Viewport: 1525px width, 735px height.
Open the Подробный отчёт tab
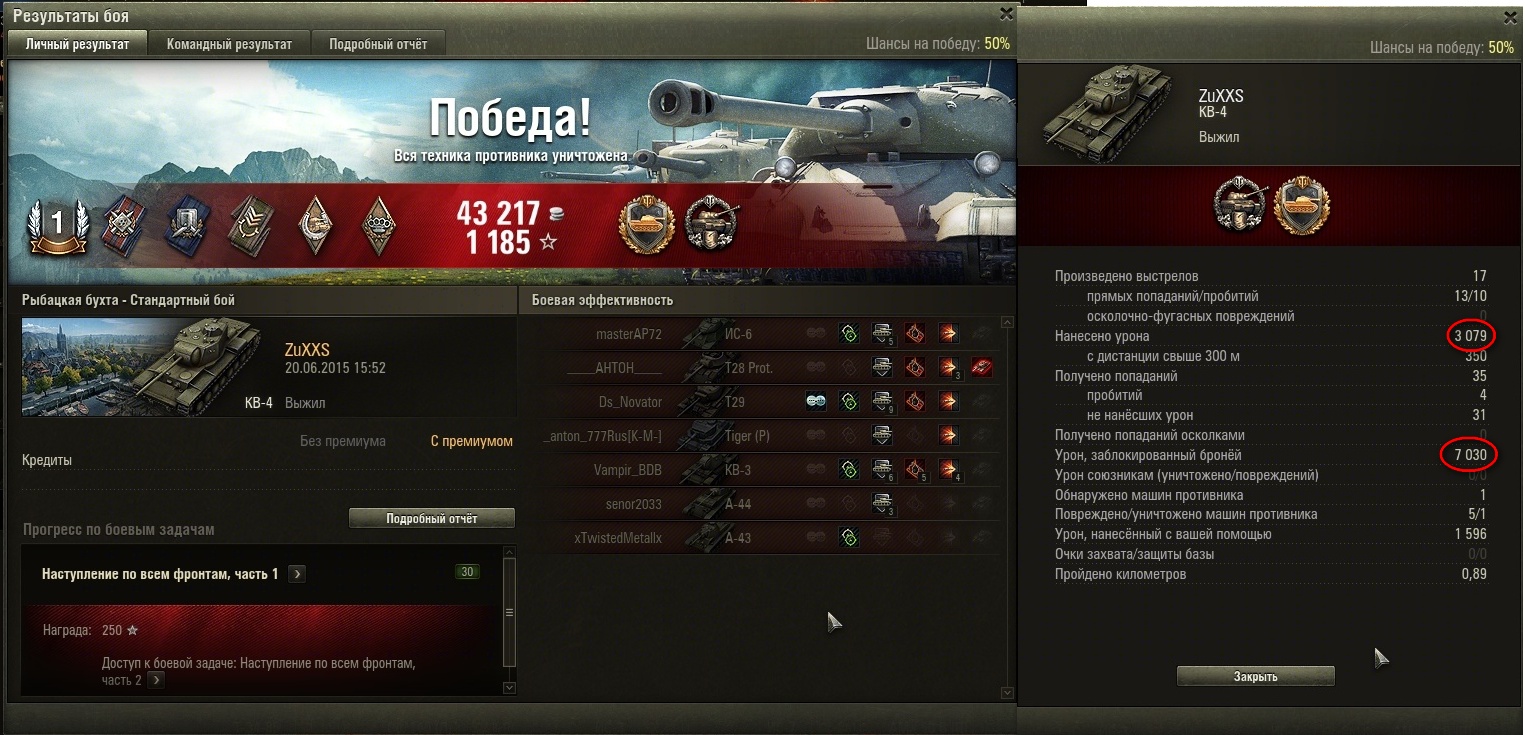tap(378, 44)
